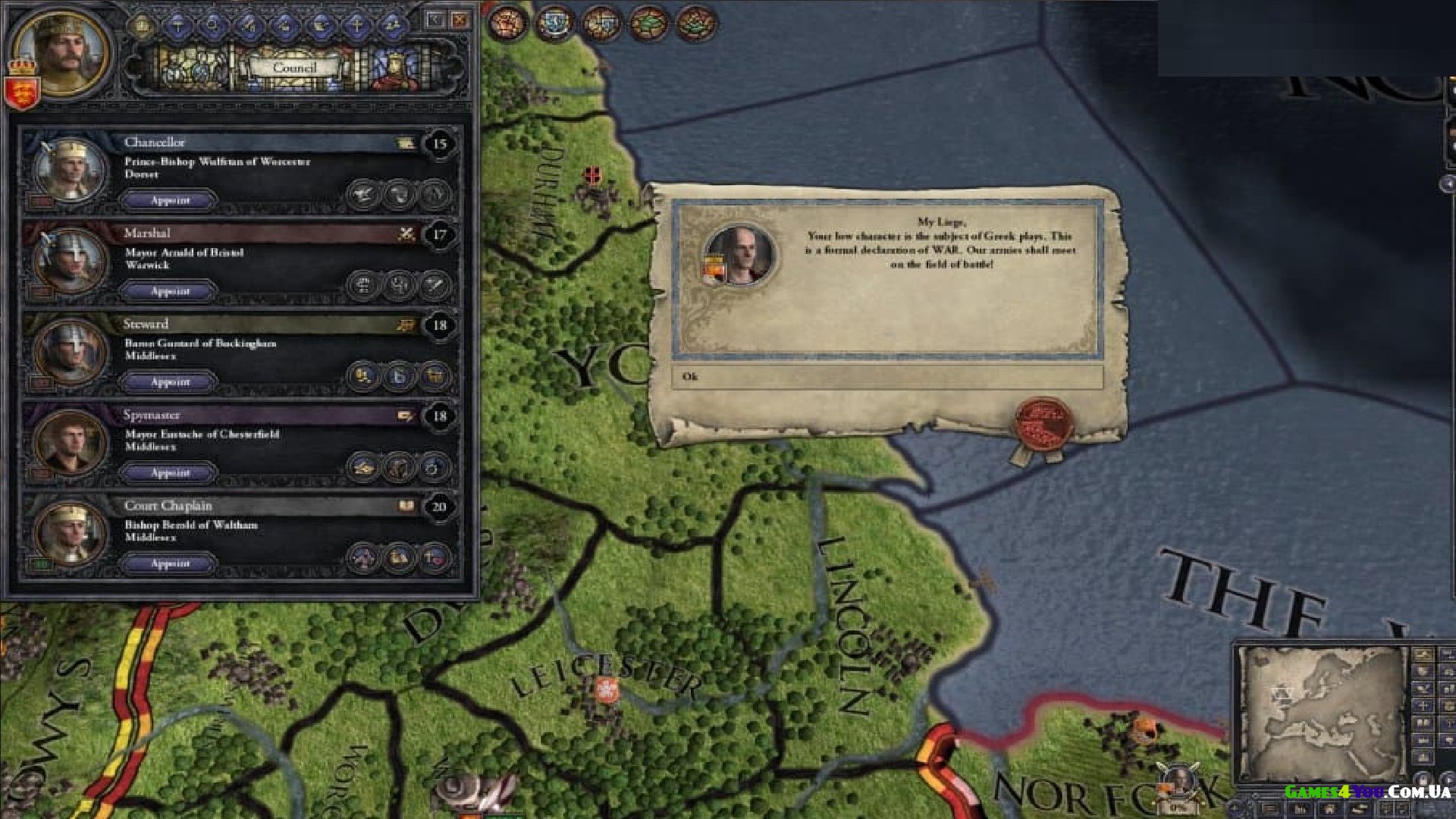The image size is (1456, 819).
Task: Appoint a new Chancellor
Action: click(170, 200)
